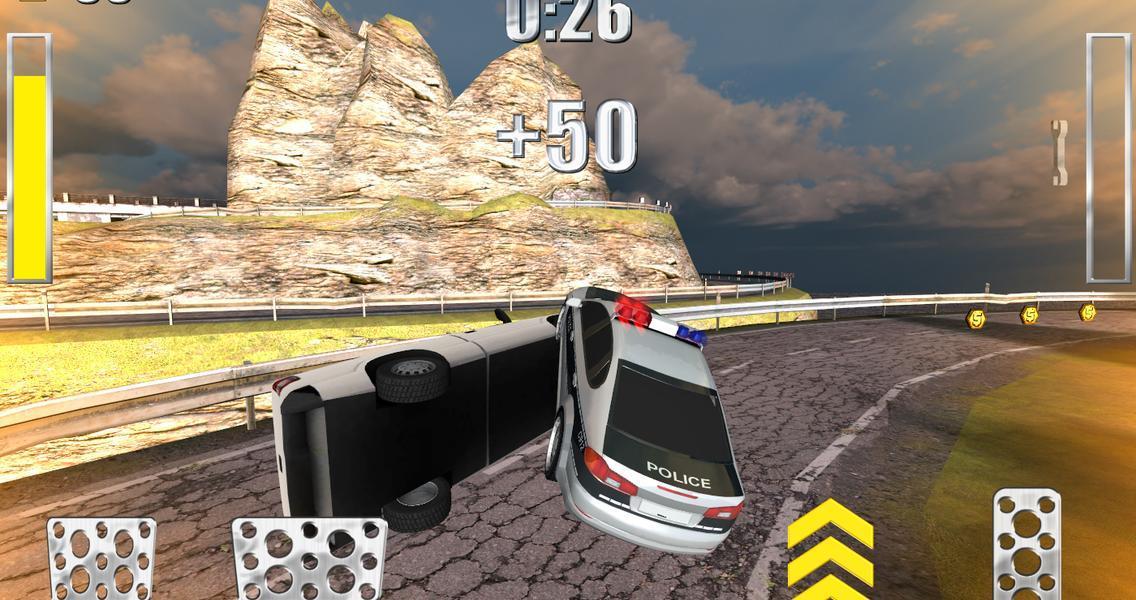
Task: Hit the small square perforated pedal
Action: (101, 558)
